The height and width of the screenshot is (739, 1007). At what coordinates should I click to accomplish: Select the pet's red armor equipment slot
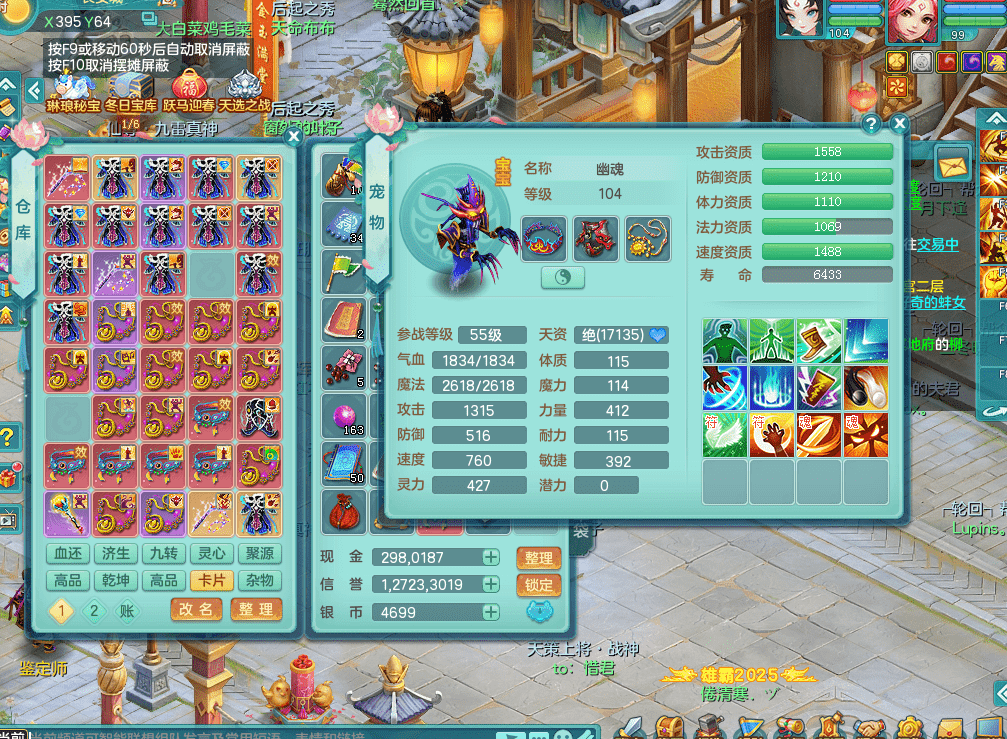(x=595, y=239)
